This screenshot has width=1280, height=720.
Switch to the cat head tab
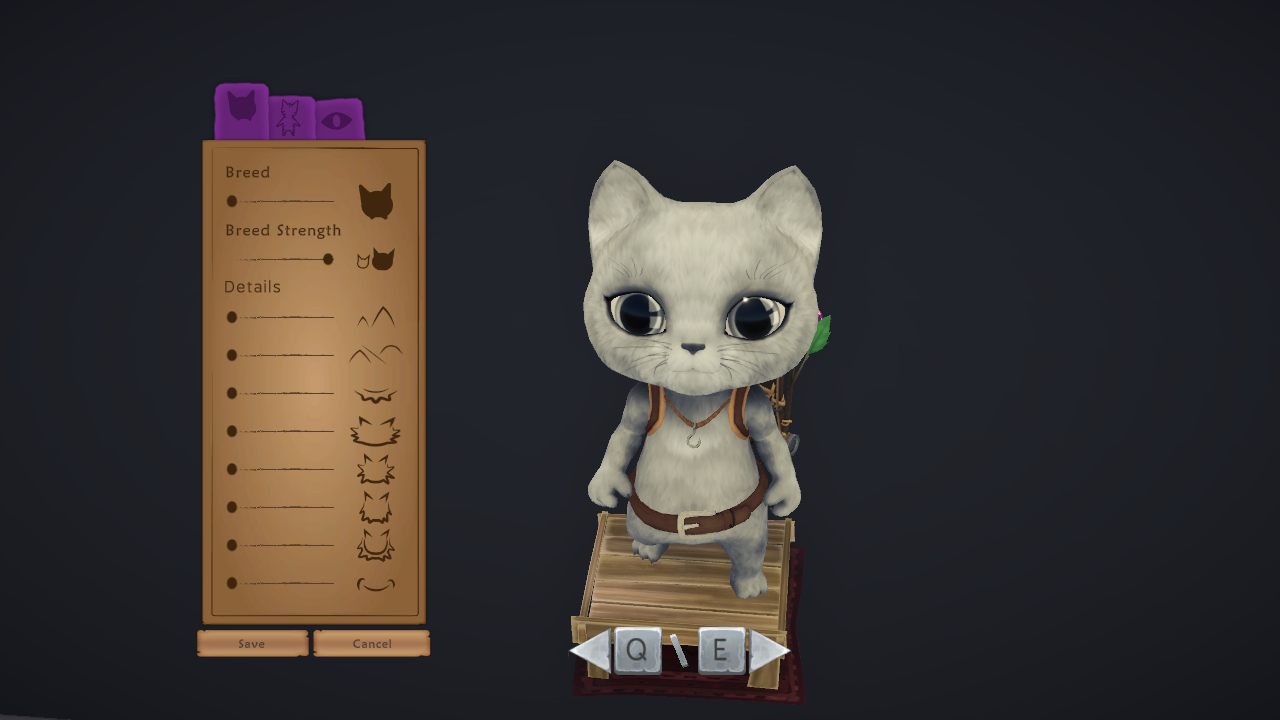(x=241, y=109)
